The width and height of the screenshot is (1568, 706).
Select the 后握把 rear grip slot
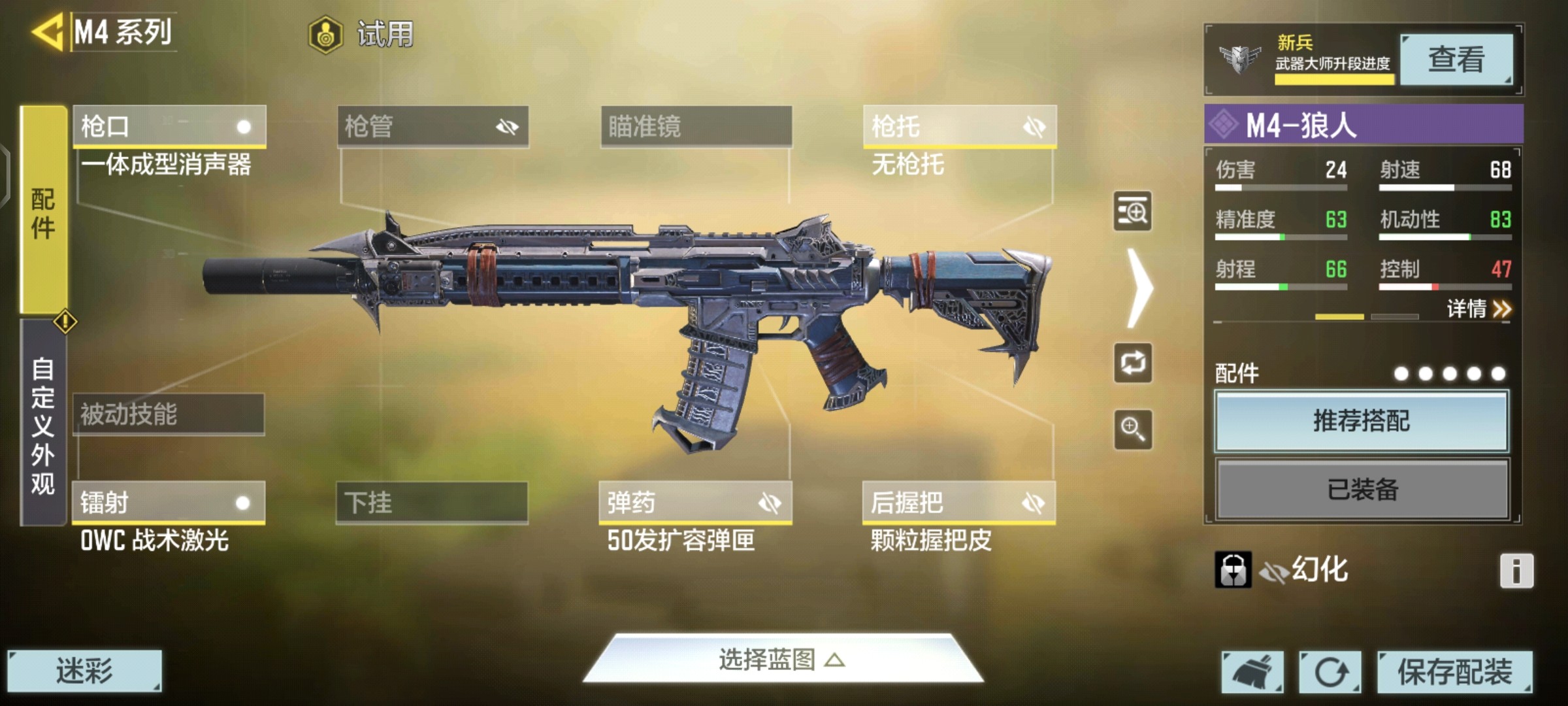tap(958, 502)
